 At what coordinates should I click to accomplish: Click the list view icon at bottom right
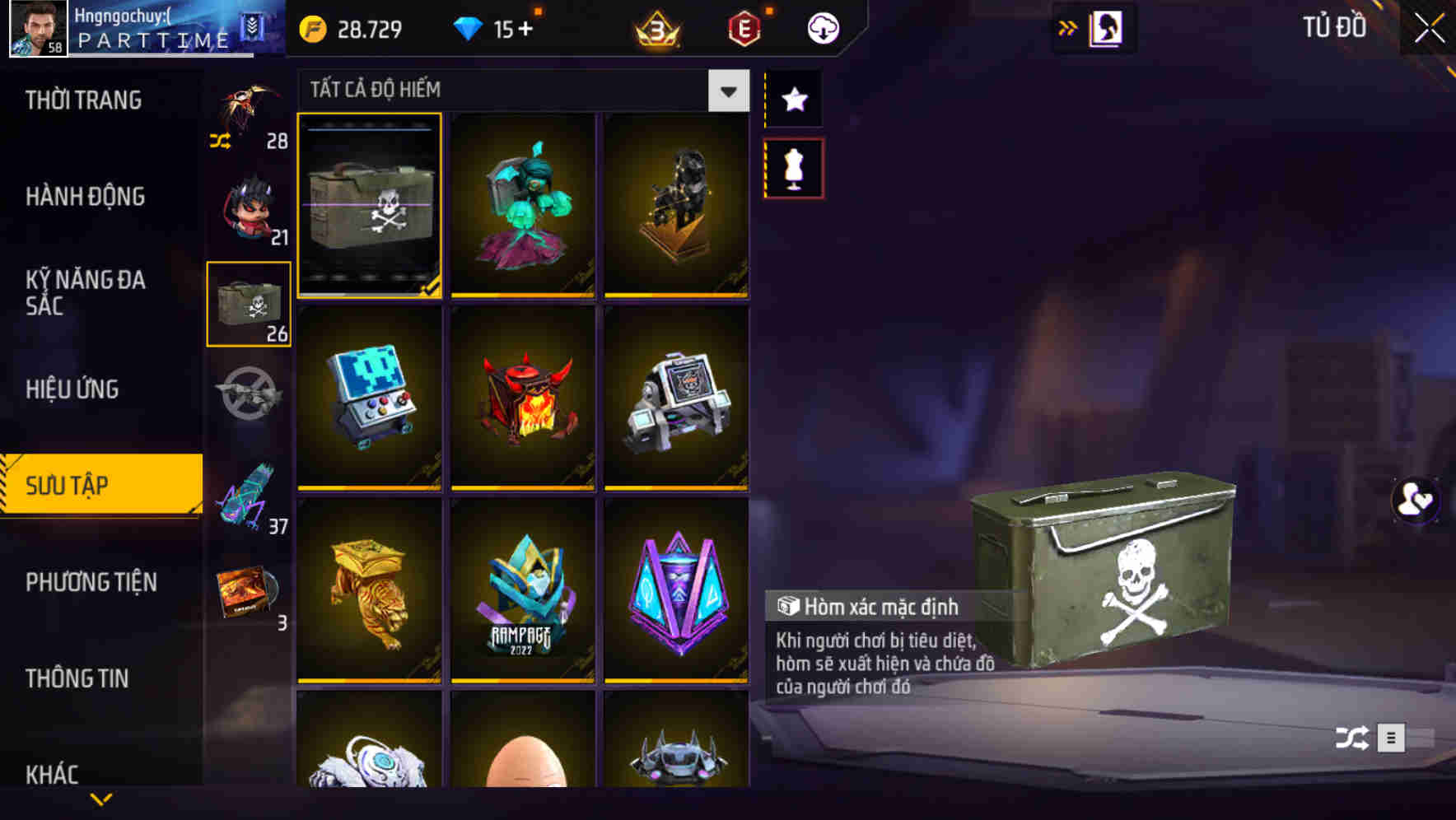click(1392, 738)
